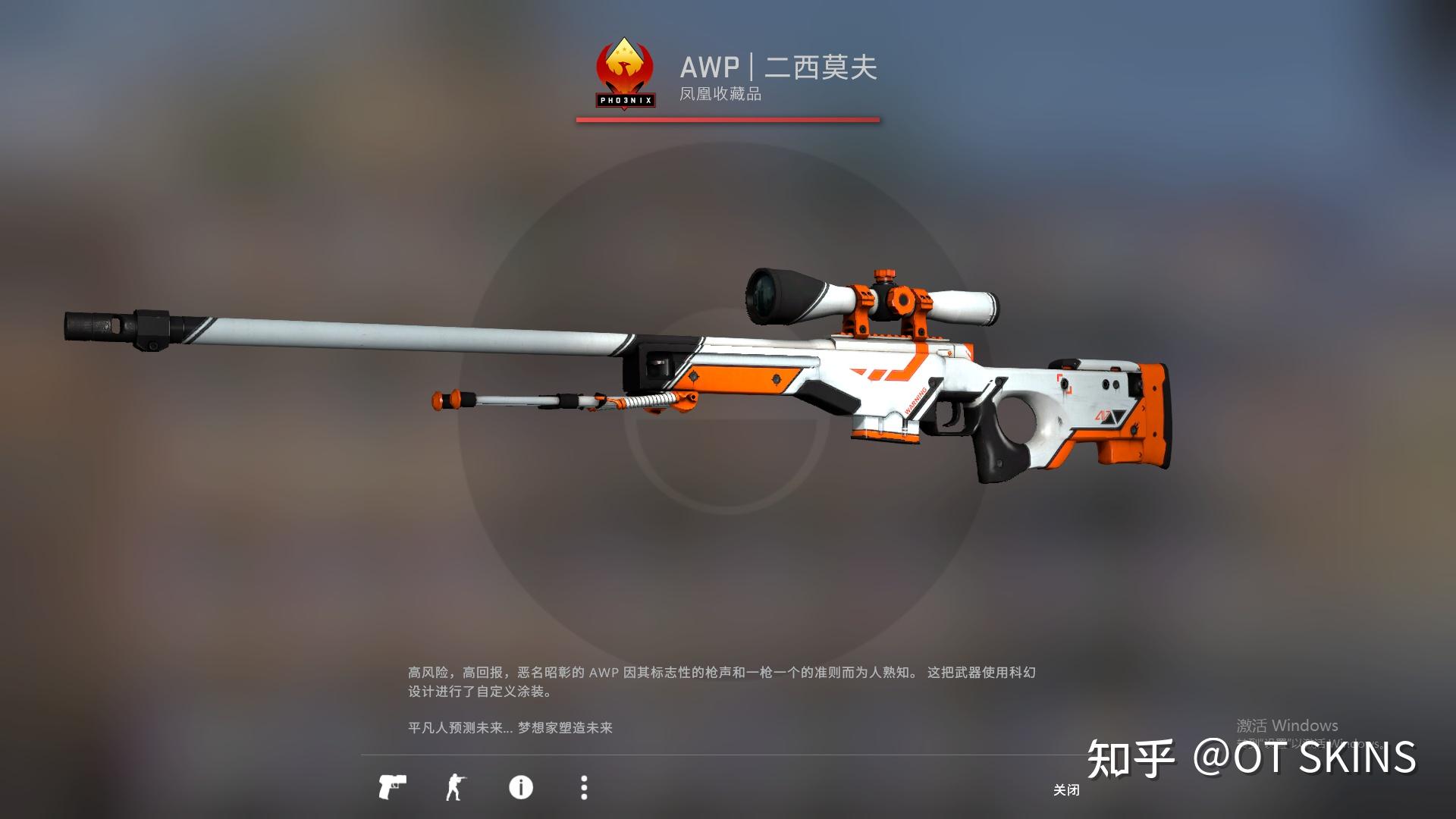Click the Pho3nix collection emblem
The image size is (1456, 819).
tap(624, 73)
